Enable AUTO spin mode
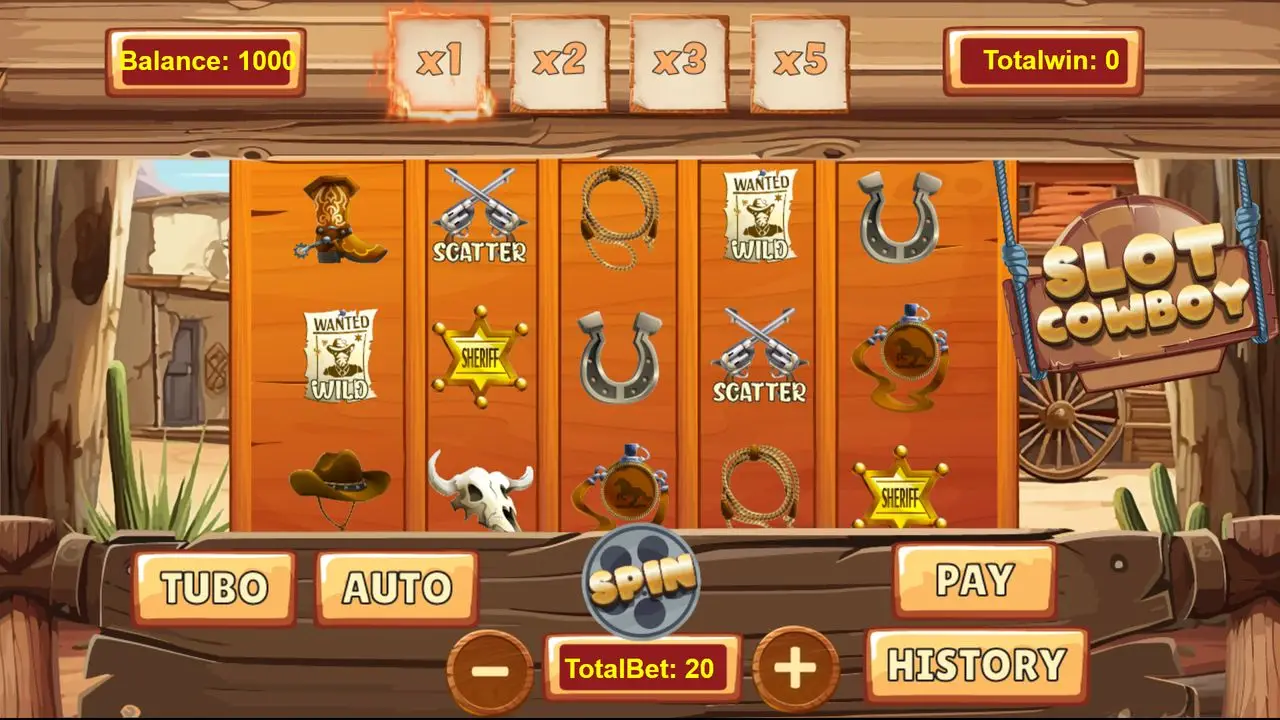The width and height of the screenshot is (1280, 720). 397,588
